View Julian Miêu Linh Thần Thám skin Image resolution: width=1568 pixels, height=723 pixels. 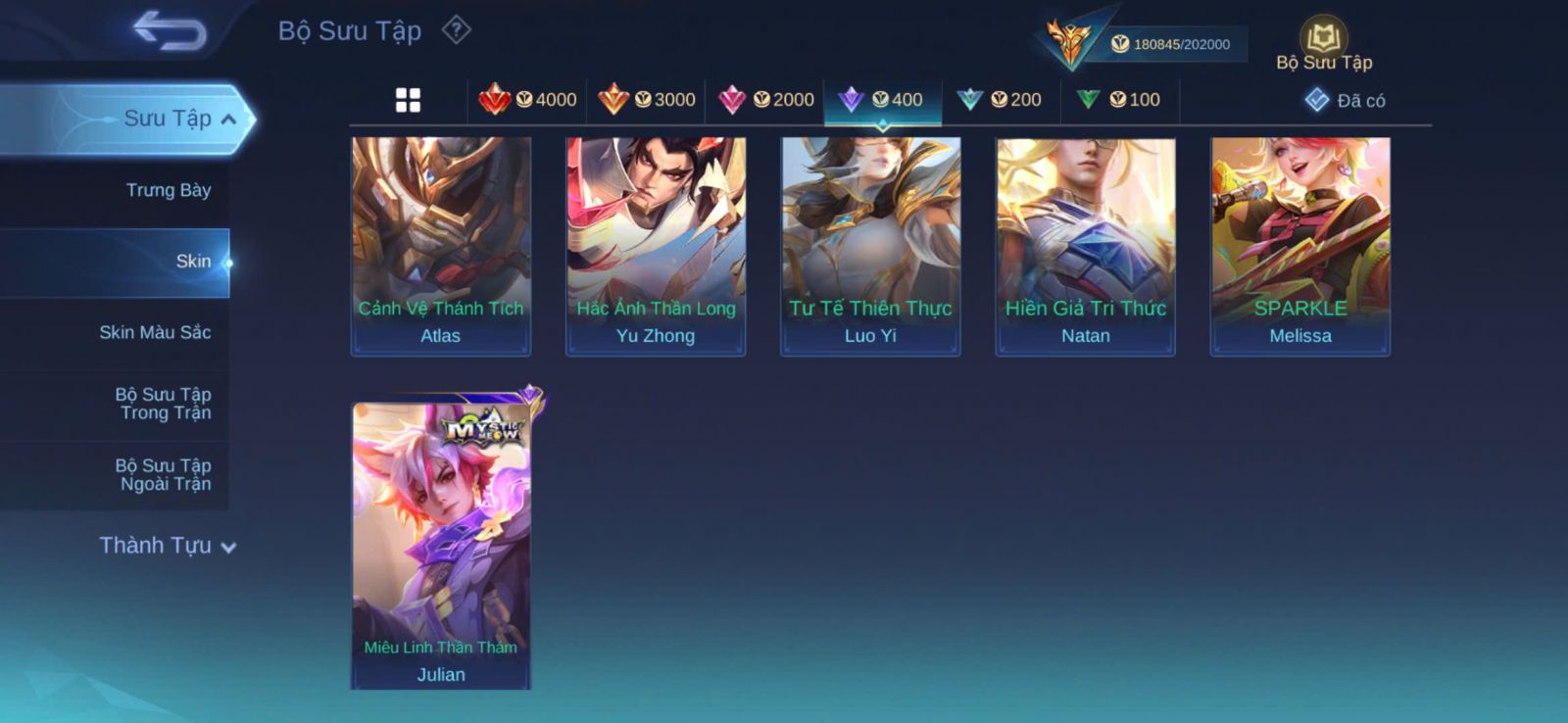pos(441,544)
